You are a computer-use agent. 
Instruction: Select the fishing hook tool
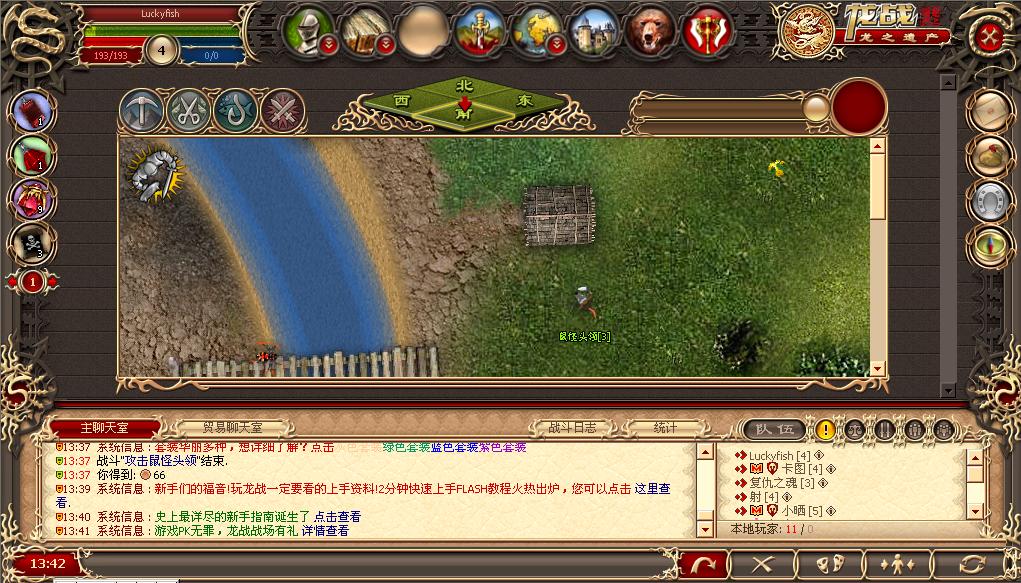point(235,111)
